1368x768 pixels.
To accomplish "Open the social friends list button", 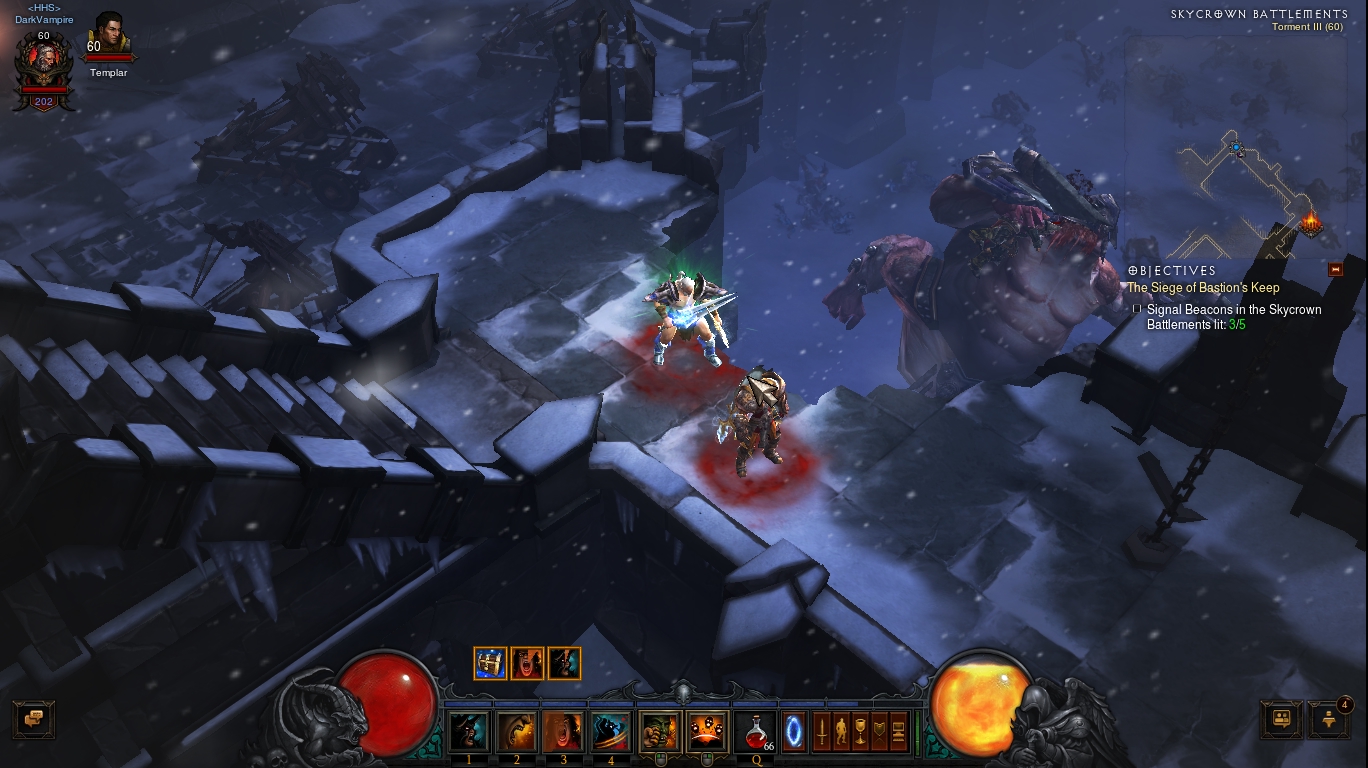I will click(1280, 719).
